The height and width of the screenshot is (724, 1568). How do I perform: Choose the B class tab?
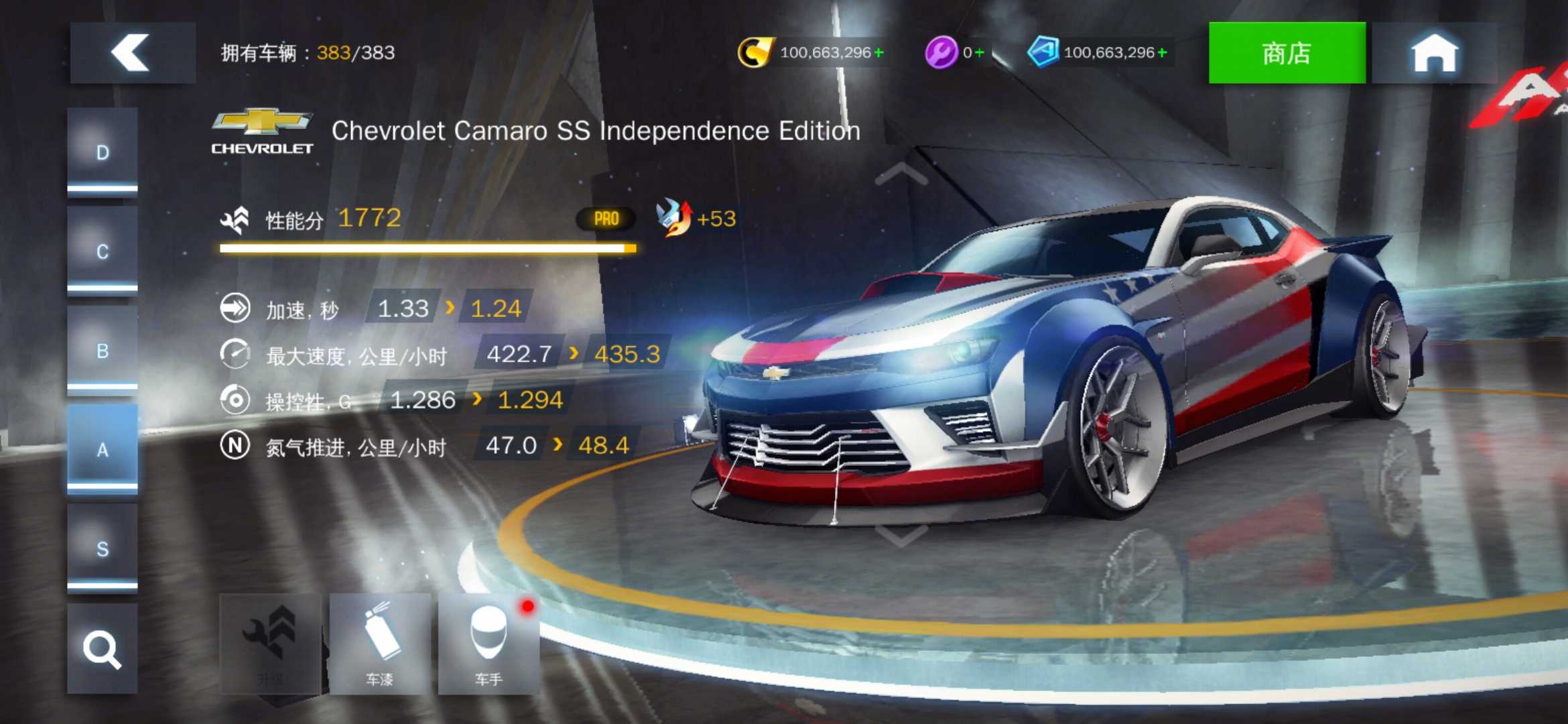103,351
